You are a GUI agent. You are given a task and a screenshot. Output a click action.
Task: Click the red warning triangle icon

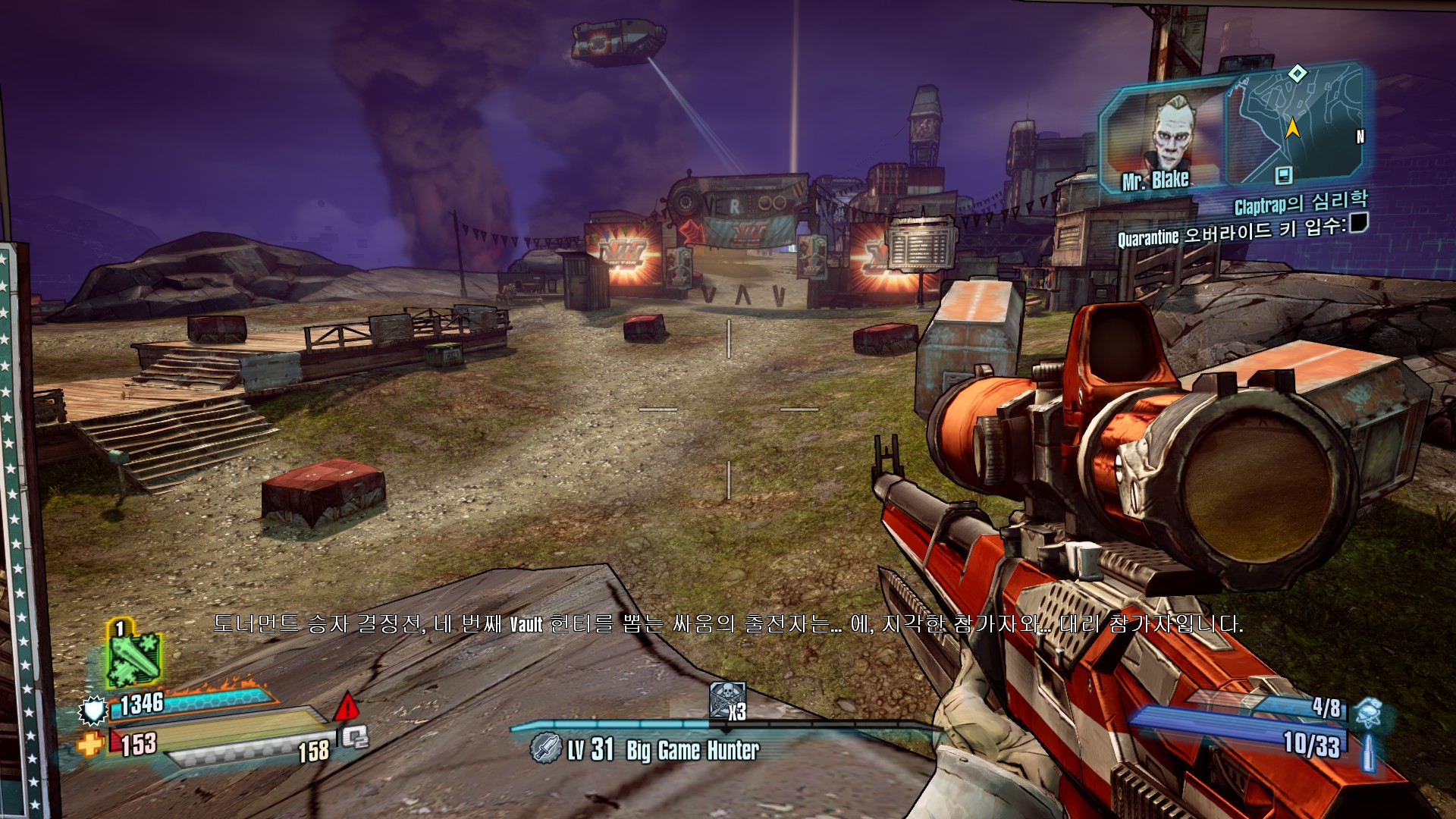(x=347, y=707)
